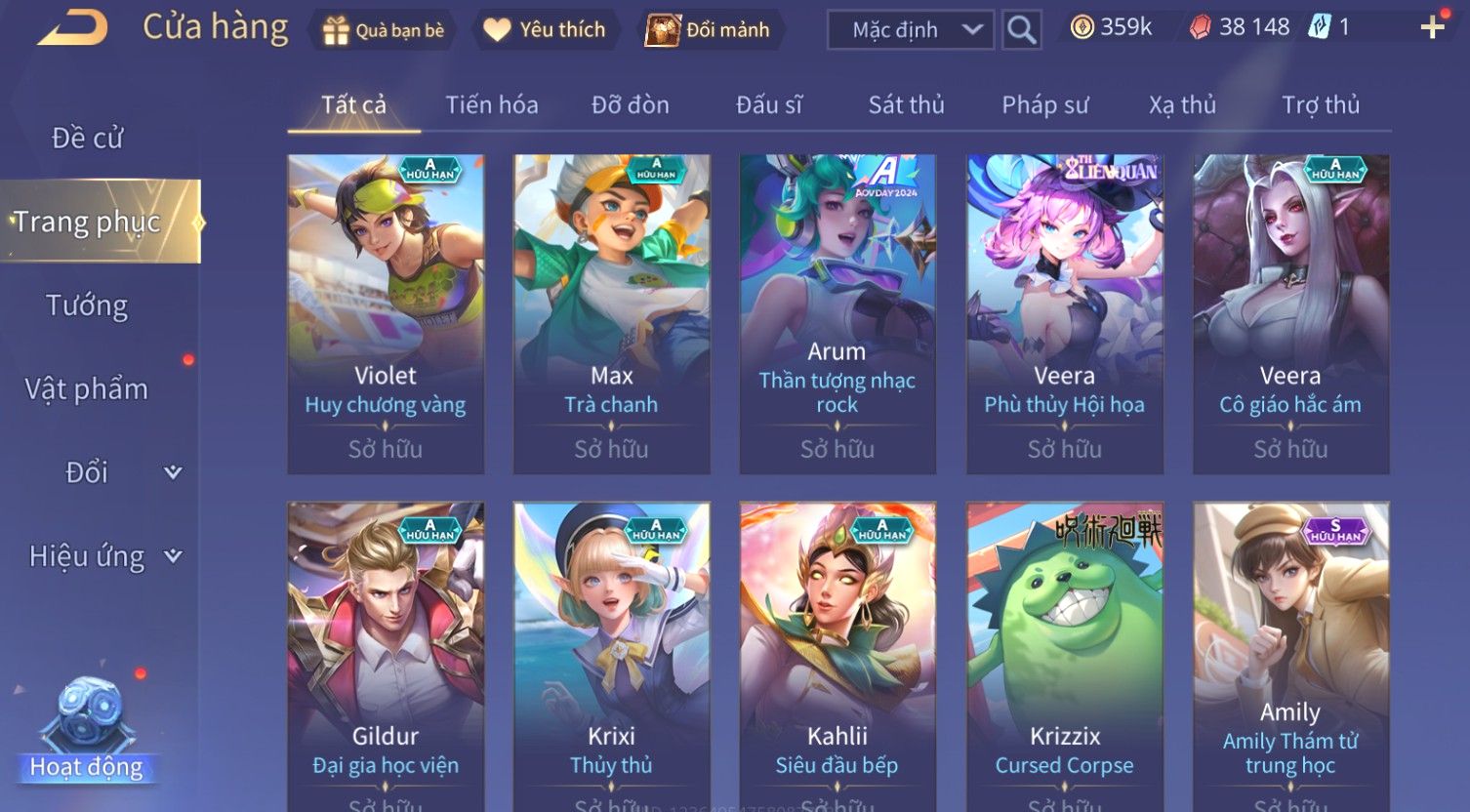Go back using the return arrow
This screenshot has width=1470, height=812.
click(x=72, y=28)
